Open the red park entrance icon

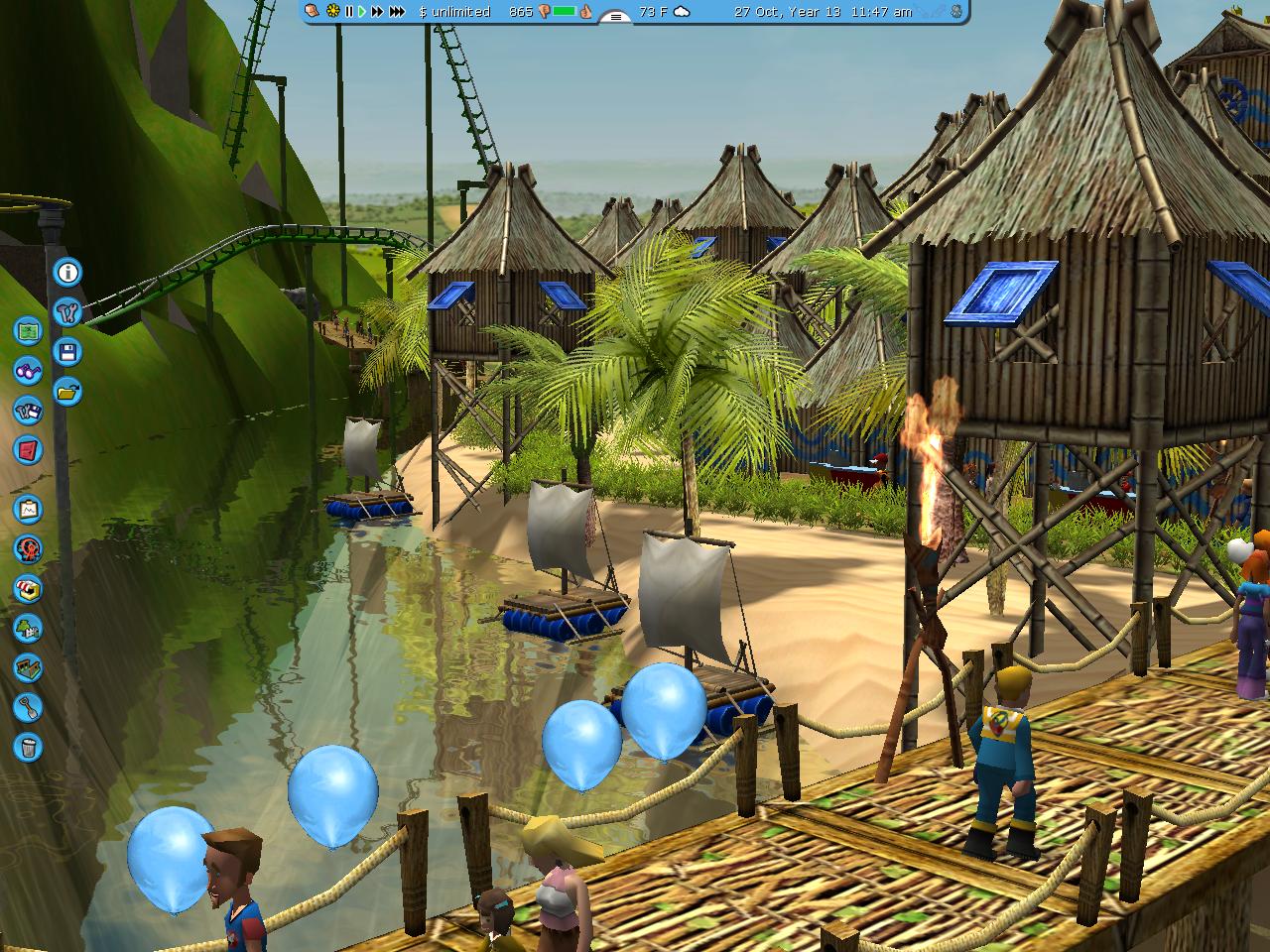[x=28, y=450]
